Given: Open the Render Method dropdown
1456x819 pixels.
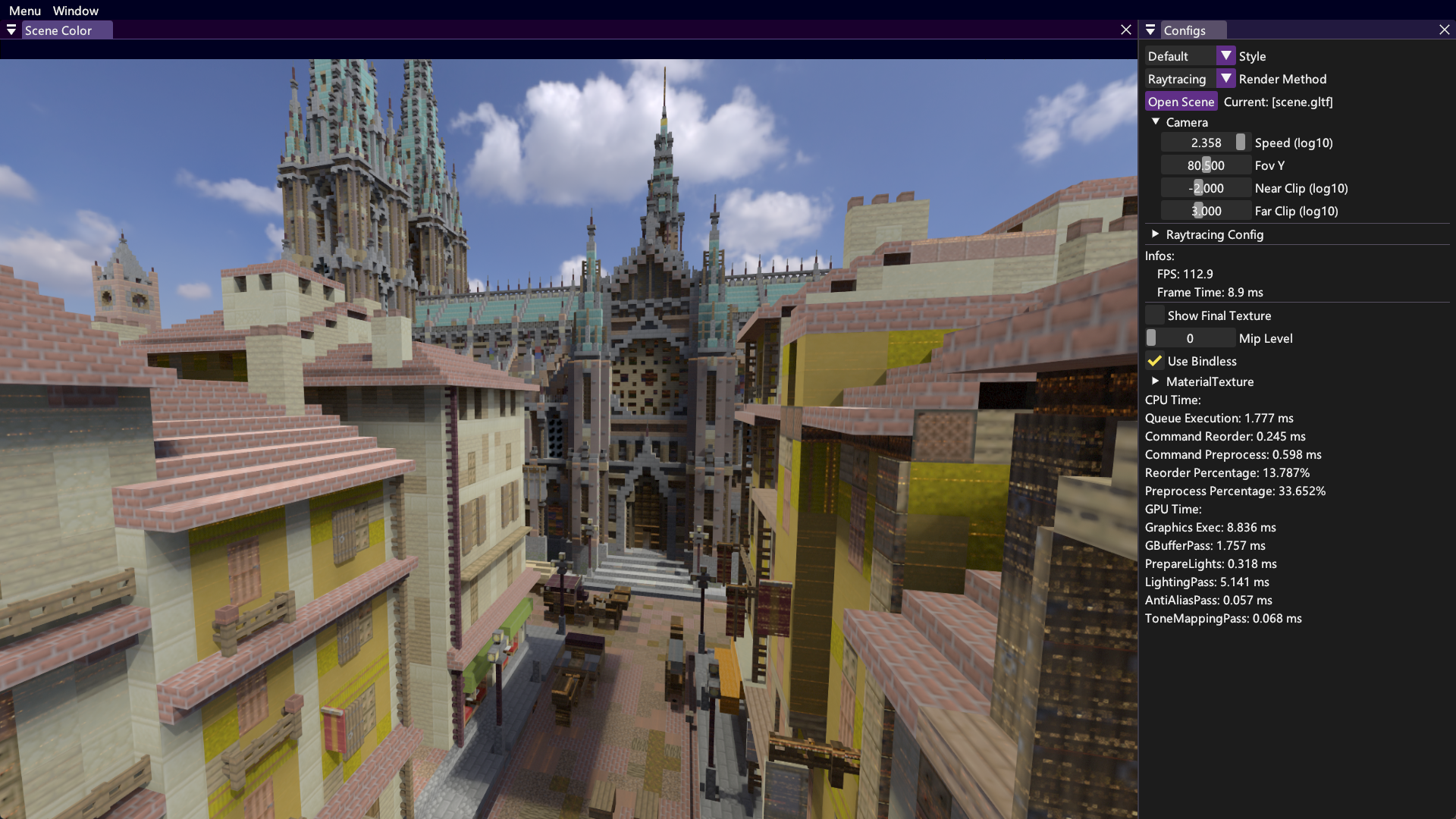Looking at the screenshot, I should tap(1225, 79).
